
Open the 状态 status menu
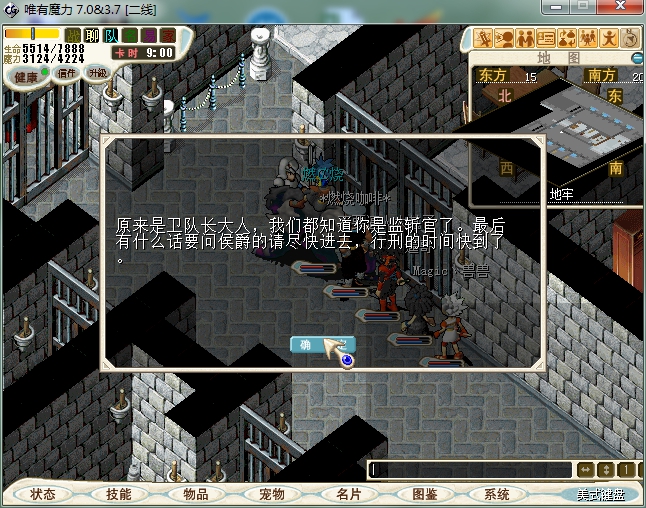tap(43, 494)
